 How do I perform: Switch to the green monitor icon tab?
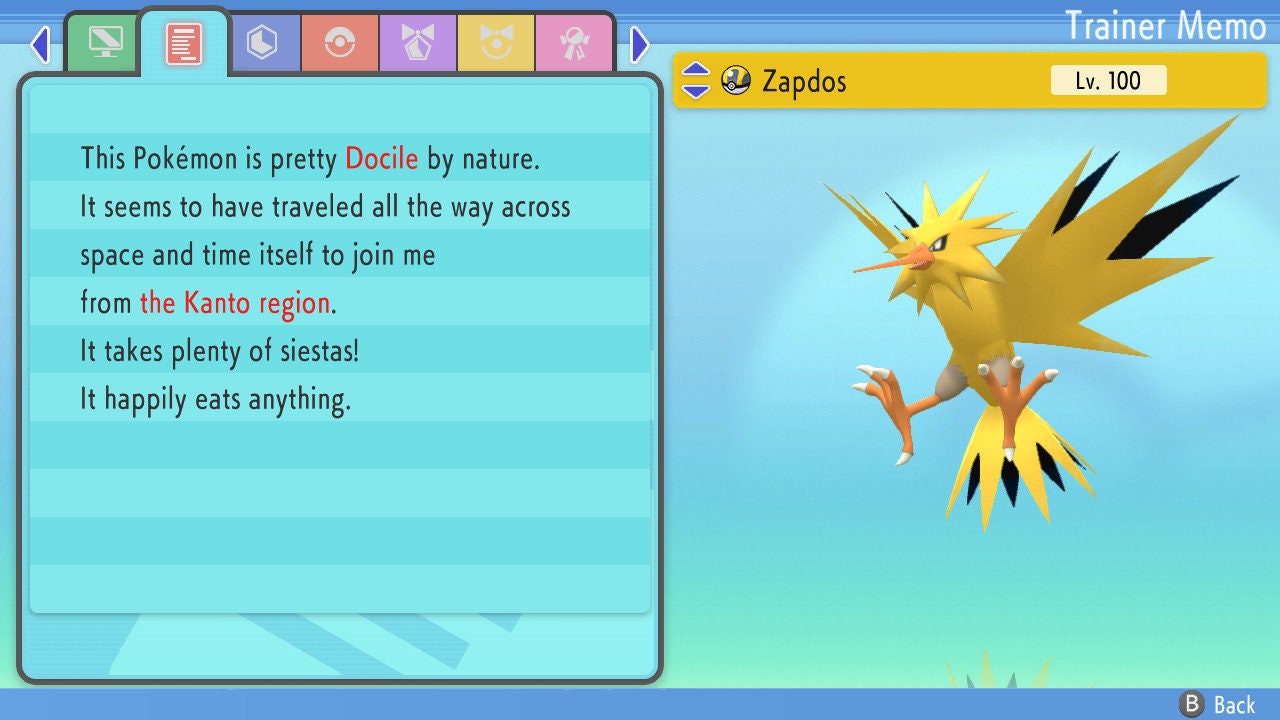tap(105, 43)
